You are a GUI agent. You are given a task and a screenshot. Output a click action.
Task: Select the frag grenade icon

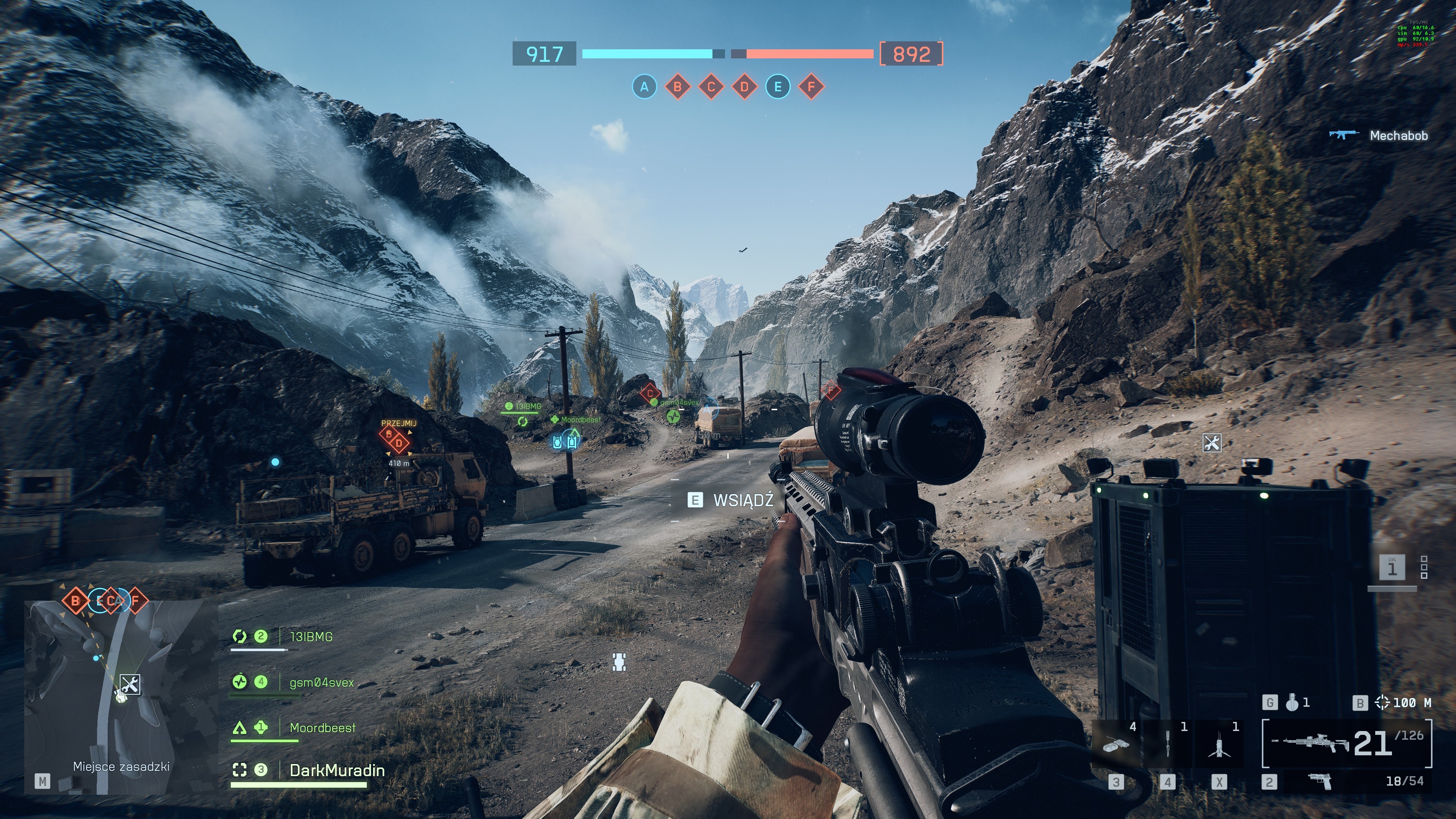[x=1291, y=703]
